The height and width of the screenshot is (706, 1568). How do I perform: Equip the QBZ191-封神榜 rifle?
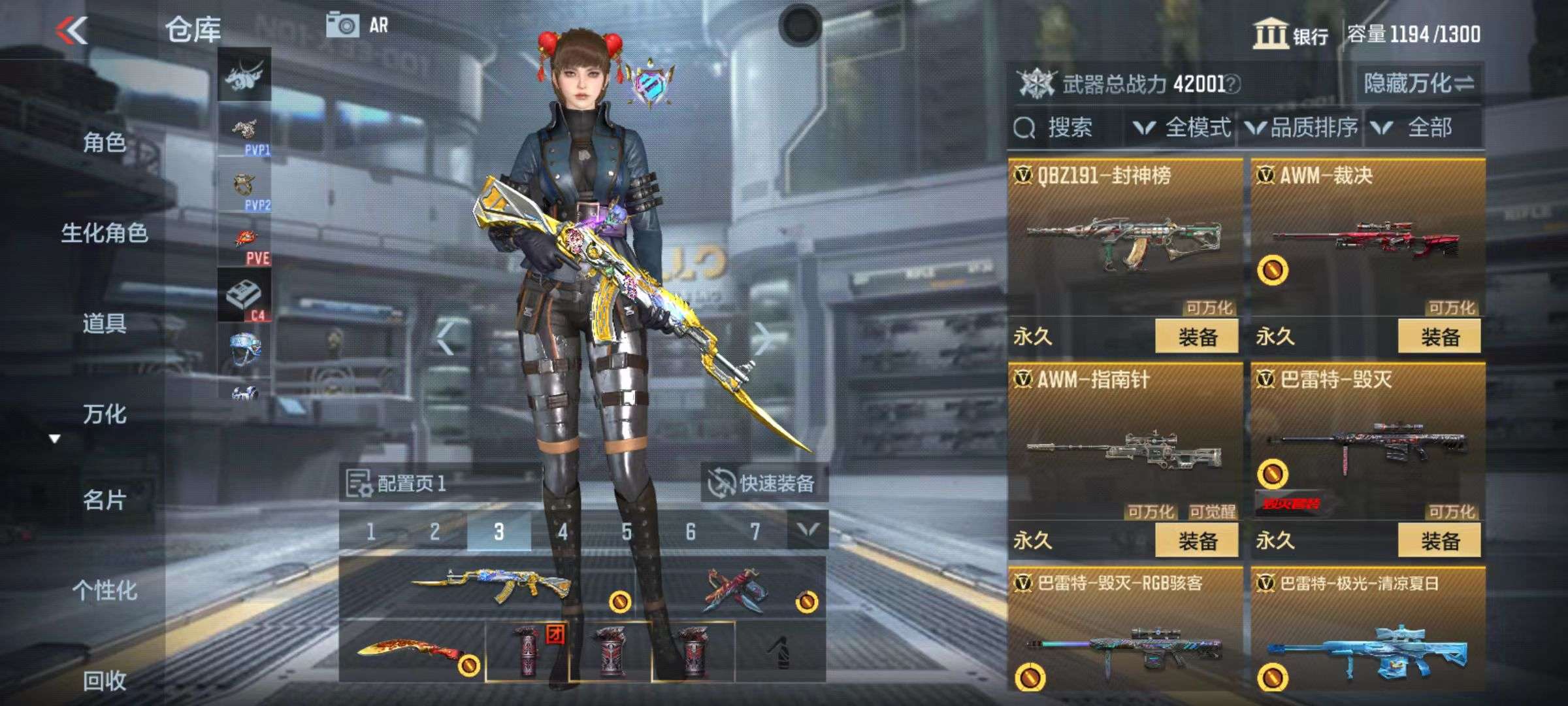(1196, 337)
